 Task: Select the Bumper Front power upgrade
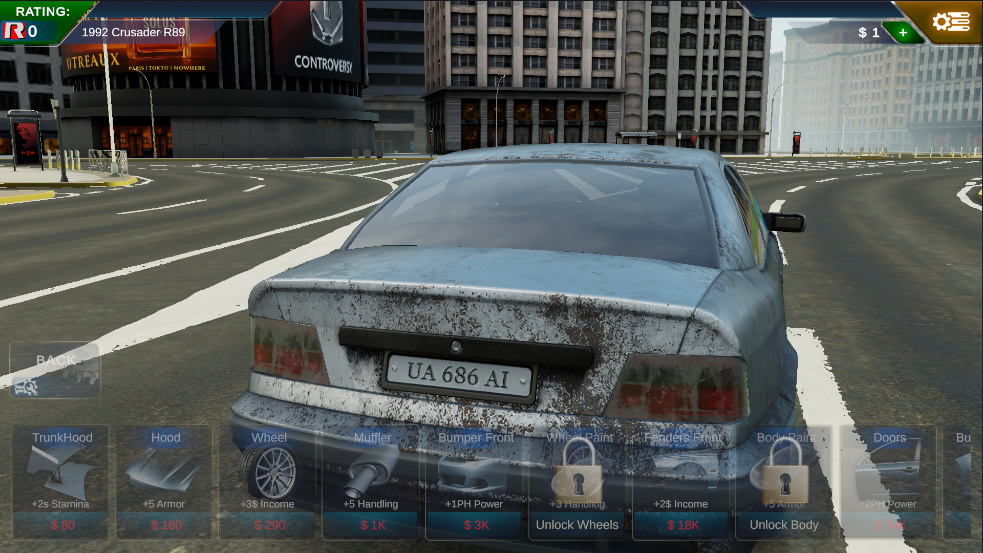point(476,482)
